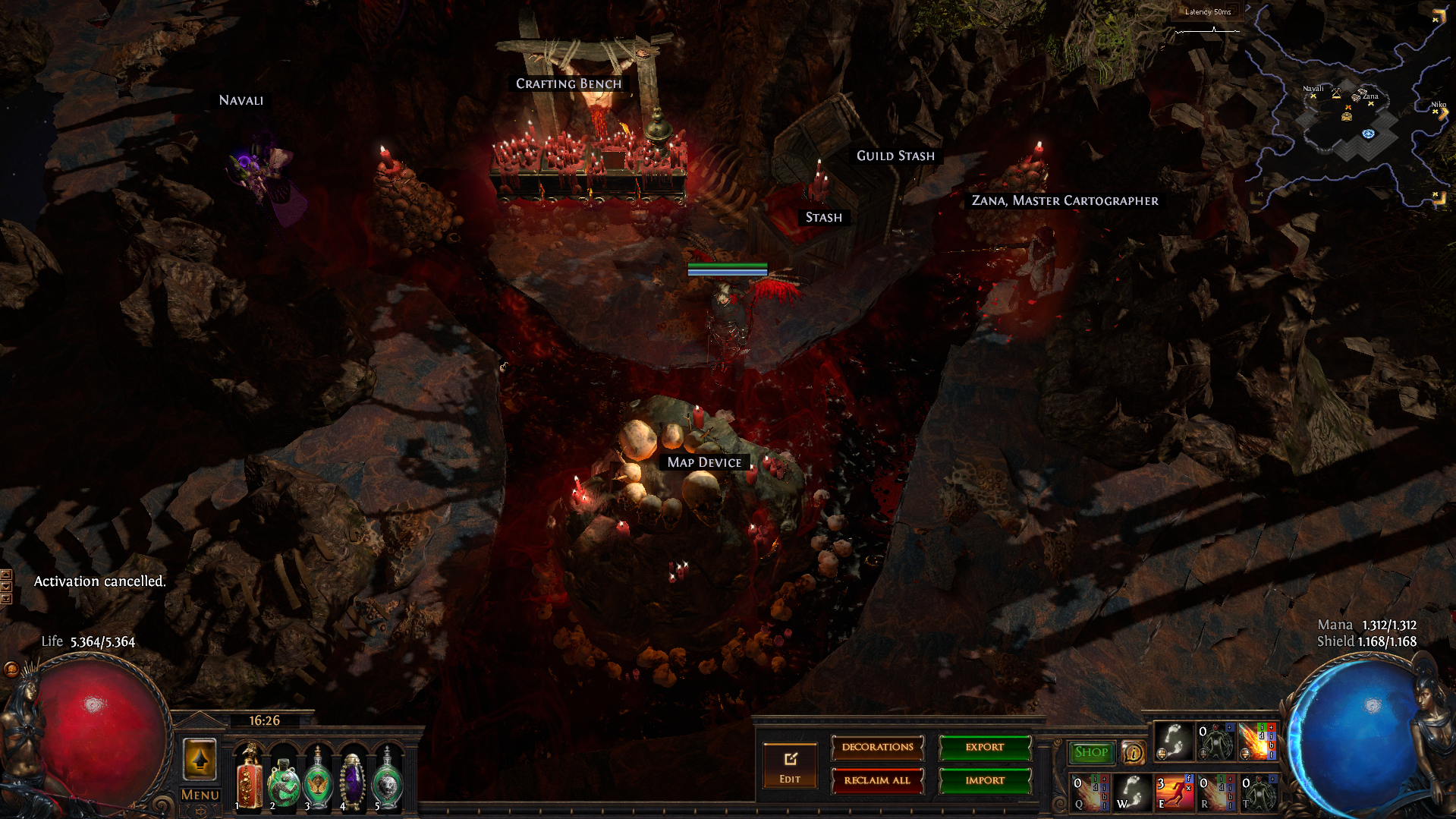
Task: Open the Decorations panel
Action: (x=877, y=748)
